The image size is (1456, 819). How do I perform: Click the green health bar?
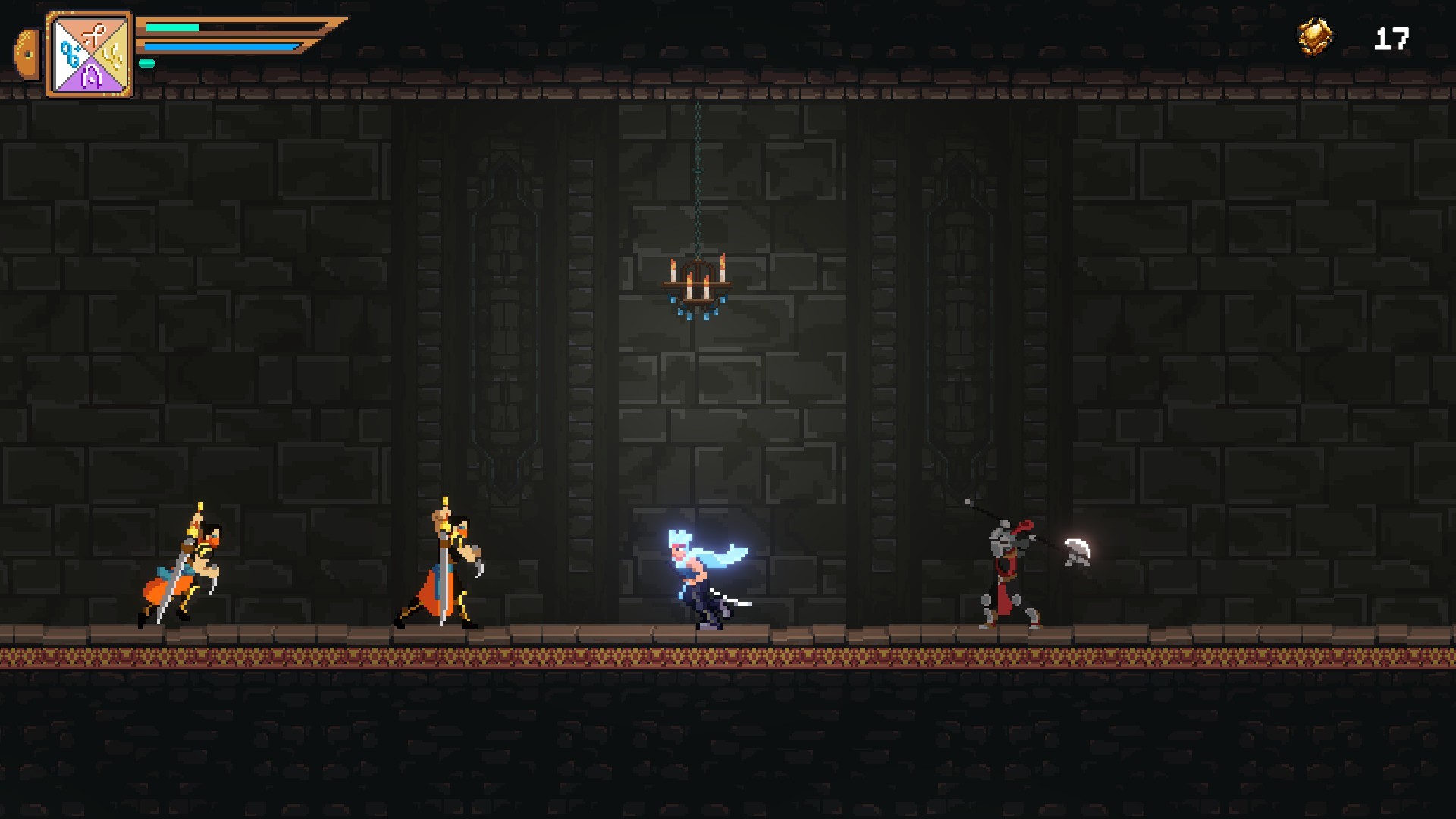click(x=172, y=27)
